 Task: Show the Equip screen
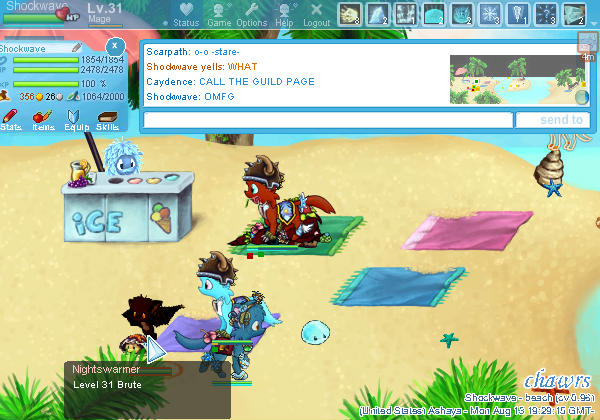coord(76,120)
